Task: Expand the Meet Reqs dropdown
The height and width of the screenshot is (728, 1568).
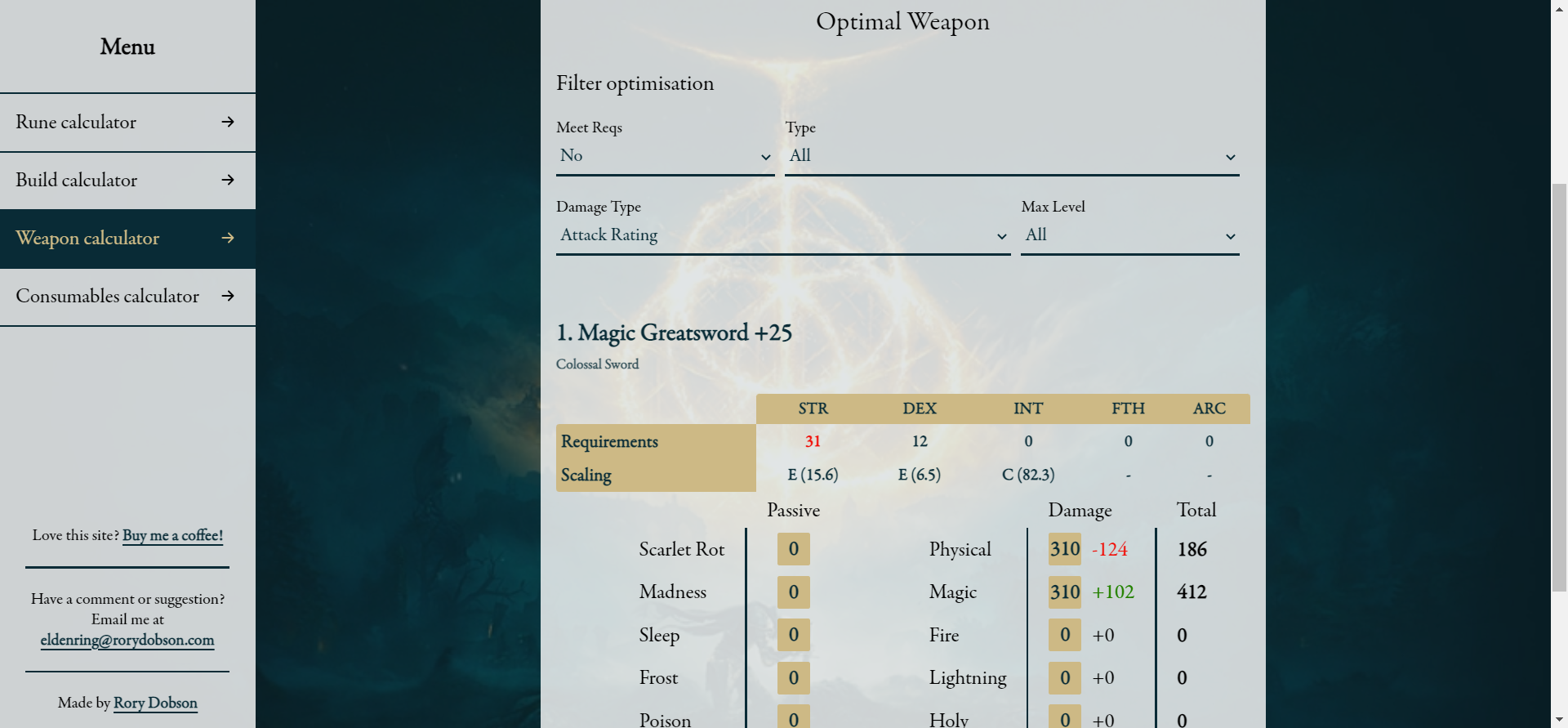Action: pyautogui.click(x=665, y=156)
